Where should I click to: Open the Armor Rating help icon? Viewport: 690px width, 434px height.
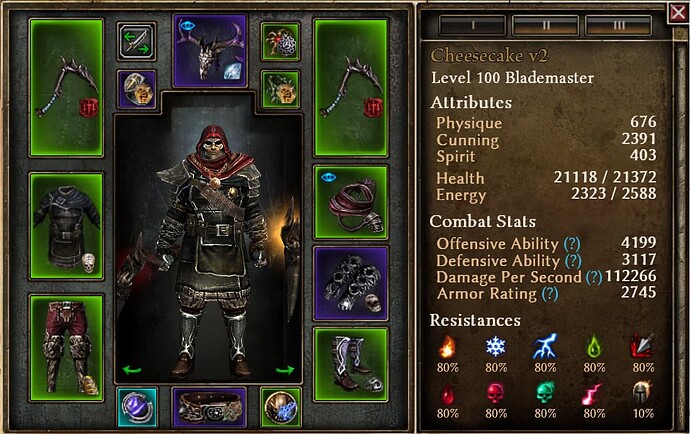click(x=549, y=293)
